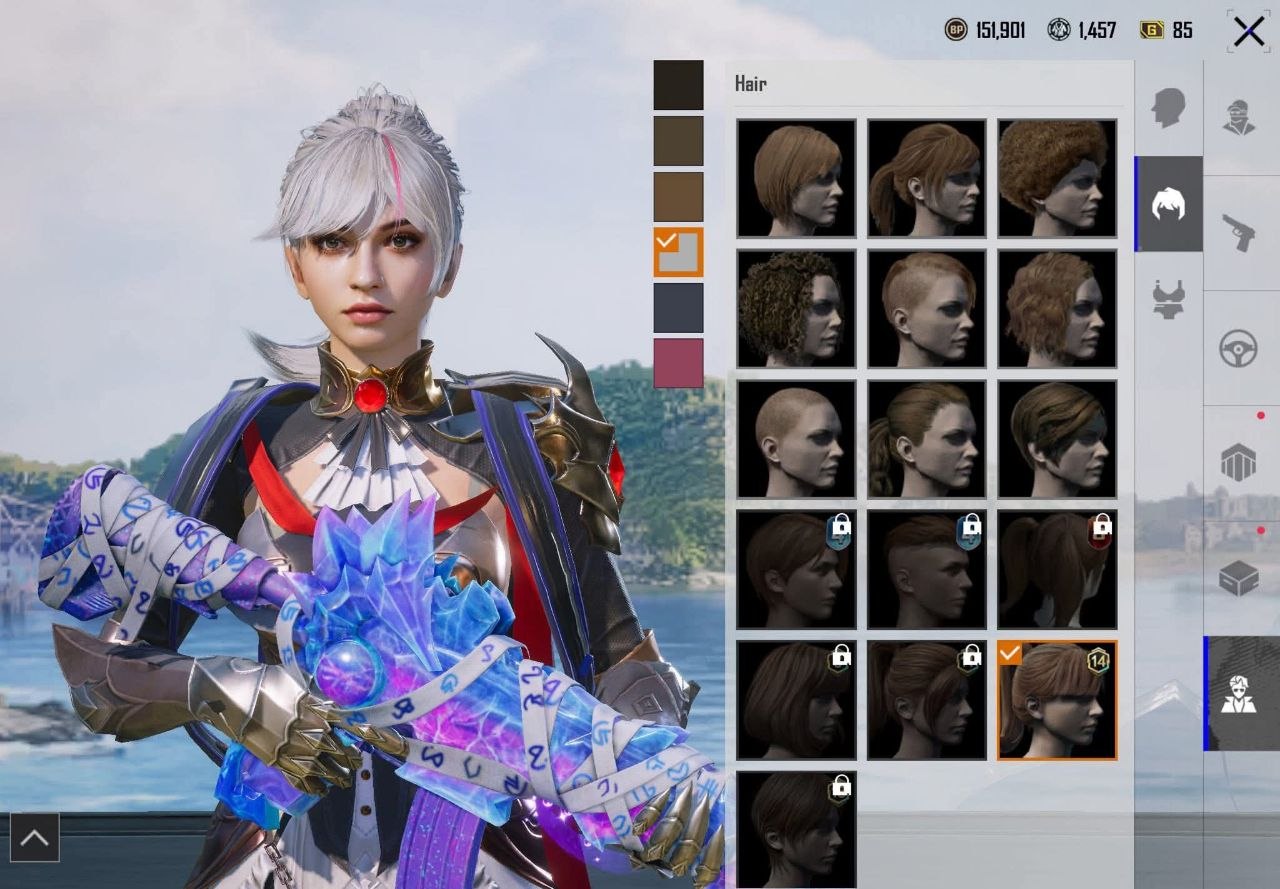Screen dimensions: 1280x889
Task: Select the dark navy hair color swatch
Action: pos(678,307)
